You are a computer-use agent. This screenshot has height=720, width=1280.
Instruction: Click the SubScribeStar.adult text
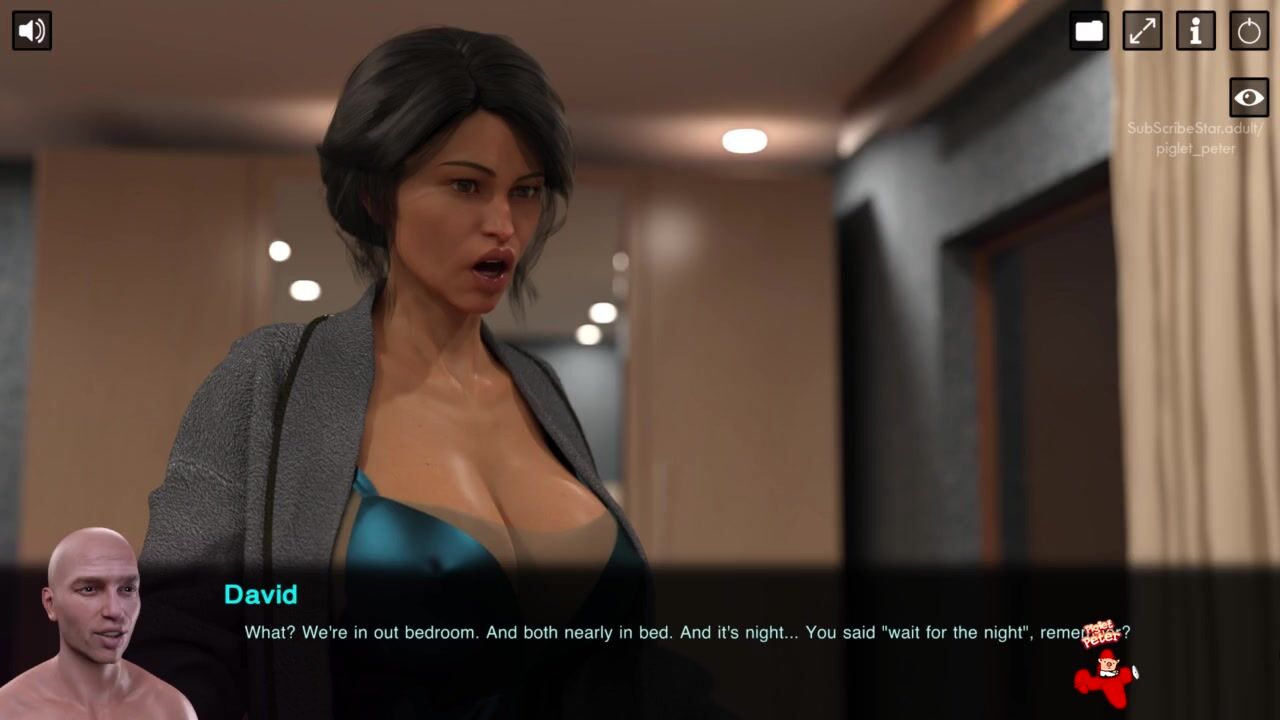pyautogui.click(x=1194, y=128)
